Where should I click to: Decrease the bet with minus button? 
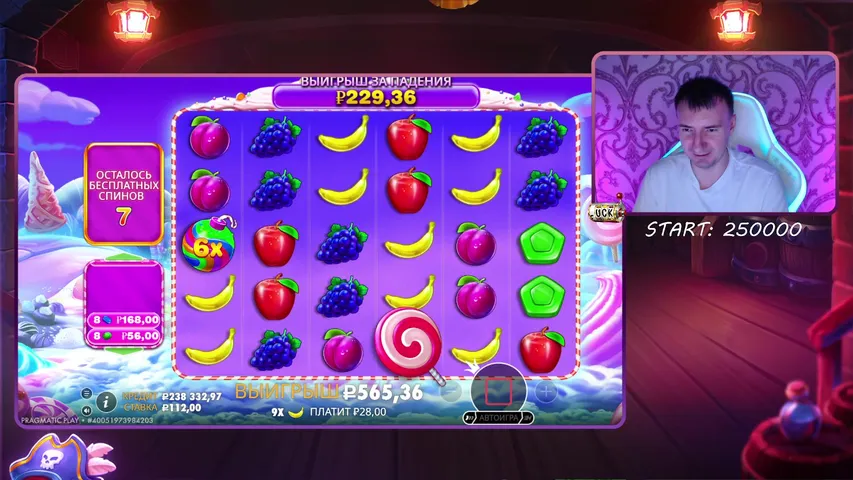(x=451, y=390)
